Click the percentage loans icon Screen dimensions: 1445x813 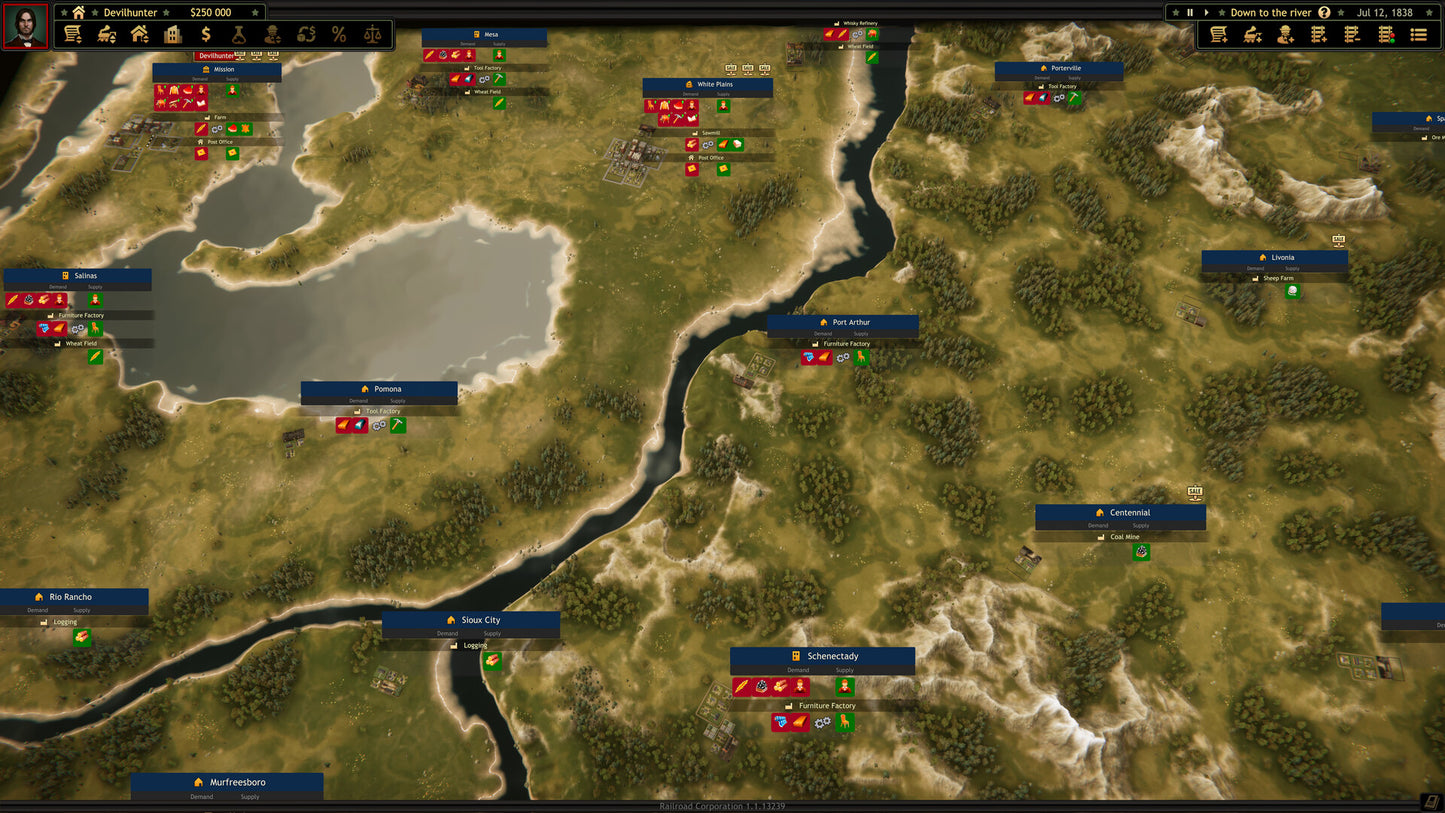[338, 33]
